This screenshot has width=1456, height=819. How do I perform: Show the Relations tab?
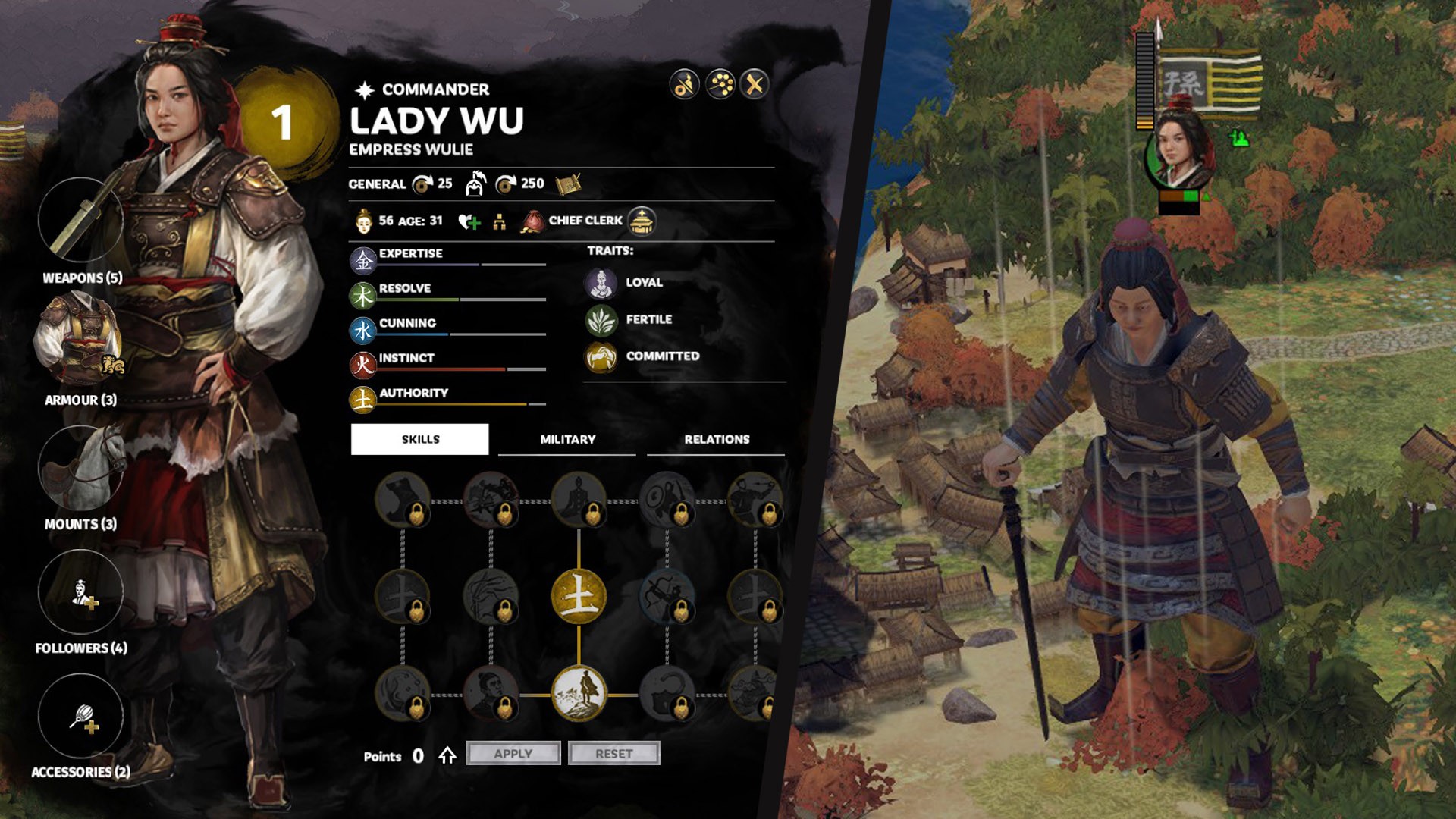pyautogui.click(x=716, y=440)
